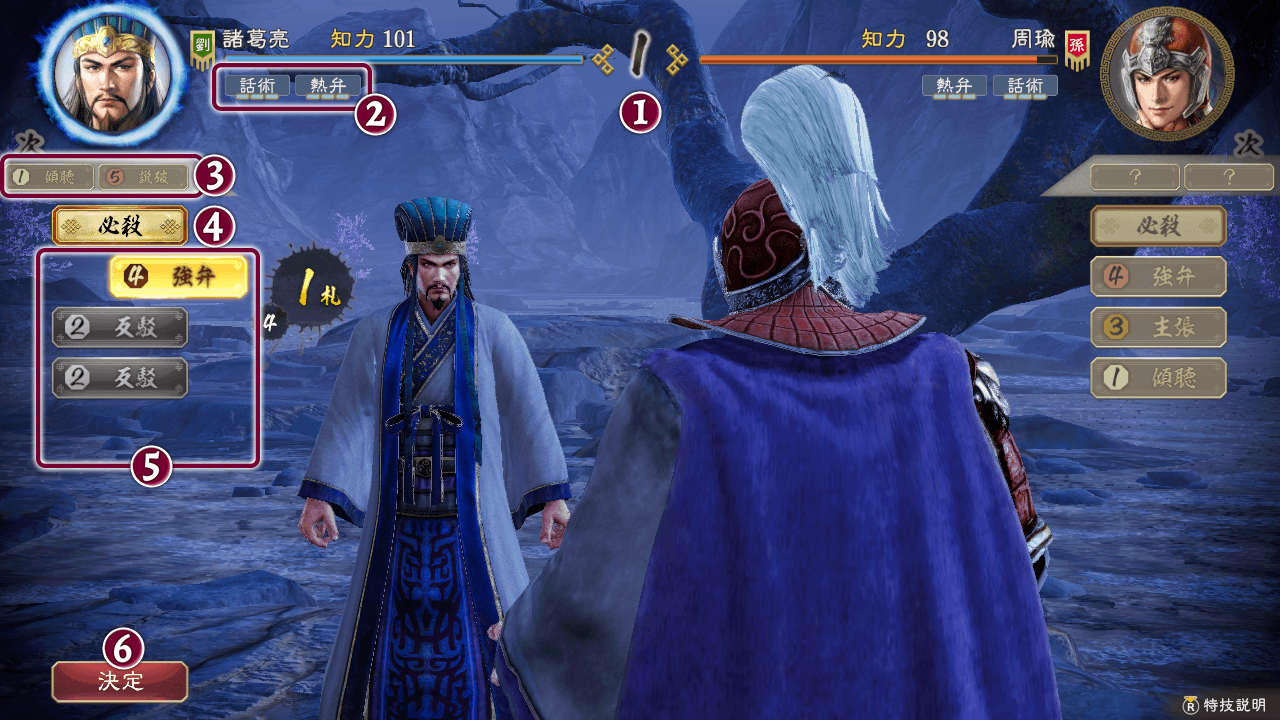Click Zhuge Liang's 熱弁 skill tag
Screen dimensions: 1280x720
[x=328, y=86]
